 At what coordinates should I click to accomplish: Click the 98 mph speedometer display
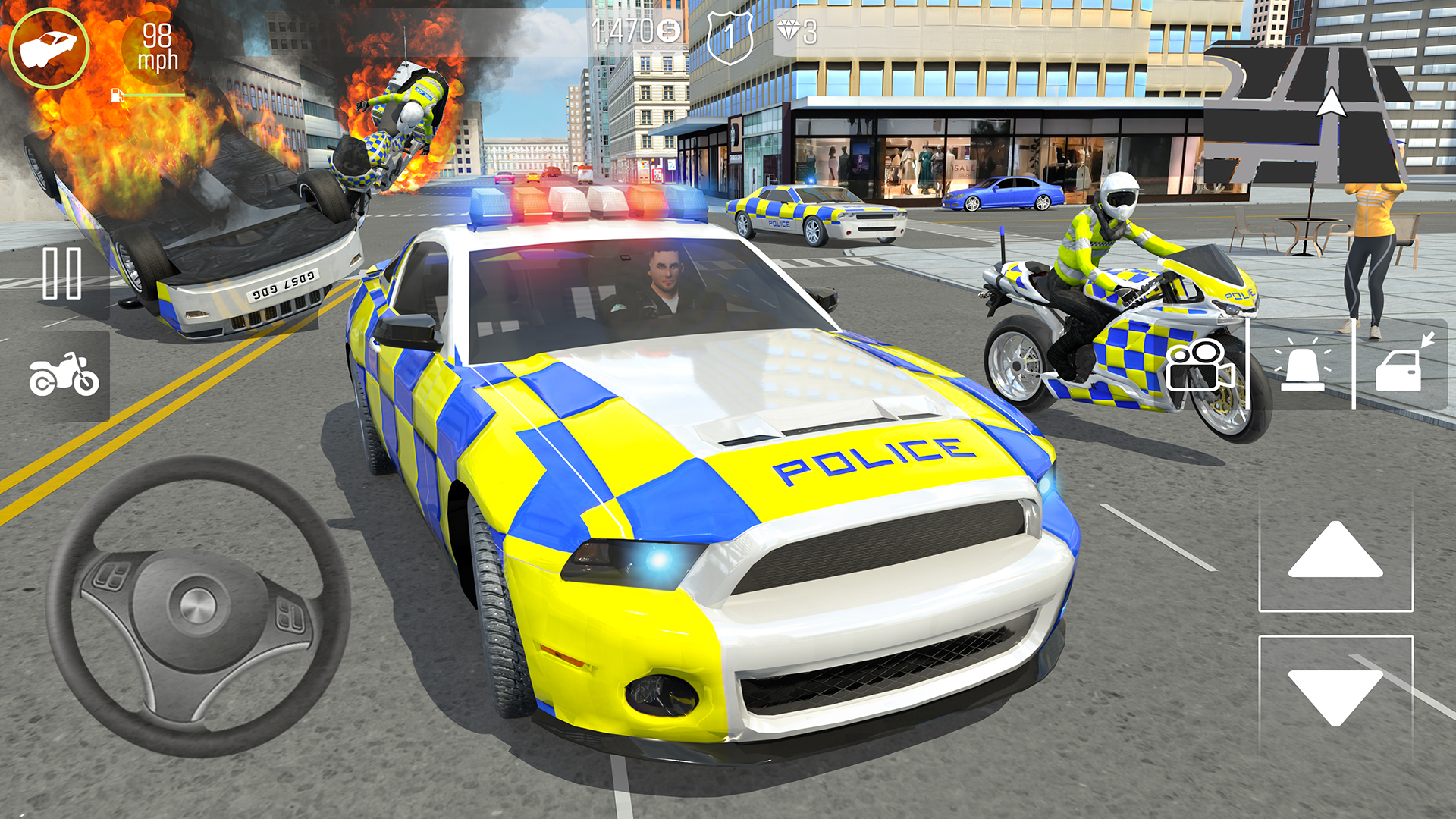pyautogui.click(x=157, y=47)
